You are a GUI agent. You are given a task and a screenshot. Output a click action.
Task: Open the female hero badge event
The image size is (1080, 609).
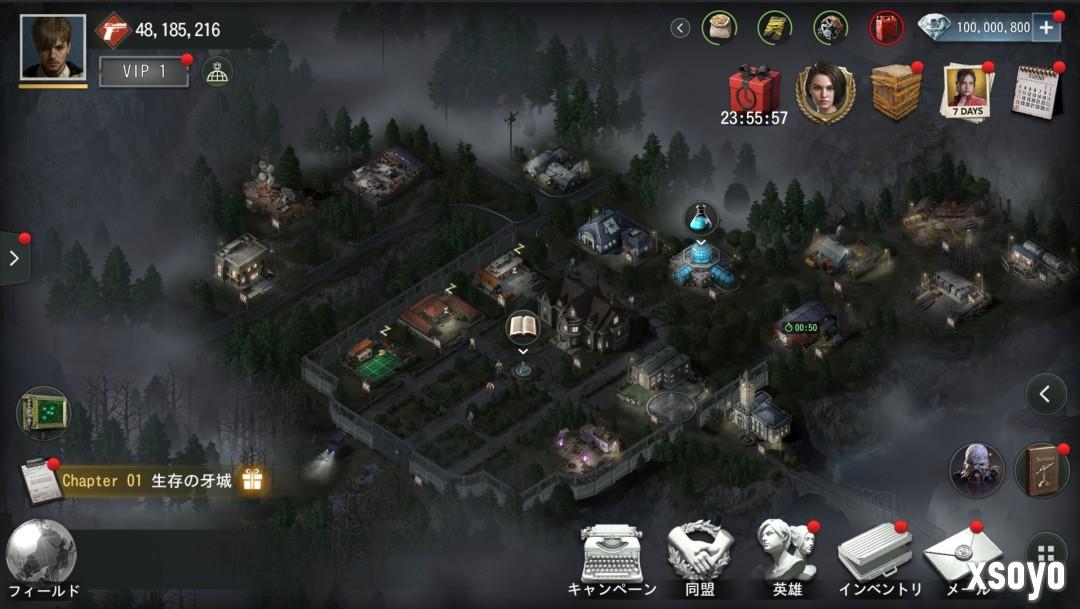tap(826, 92)
